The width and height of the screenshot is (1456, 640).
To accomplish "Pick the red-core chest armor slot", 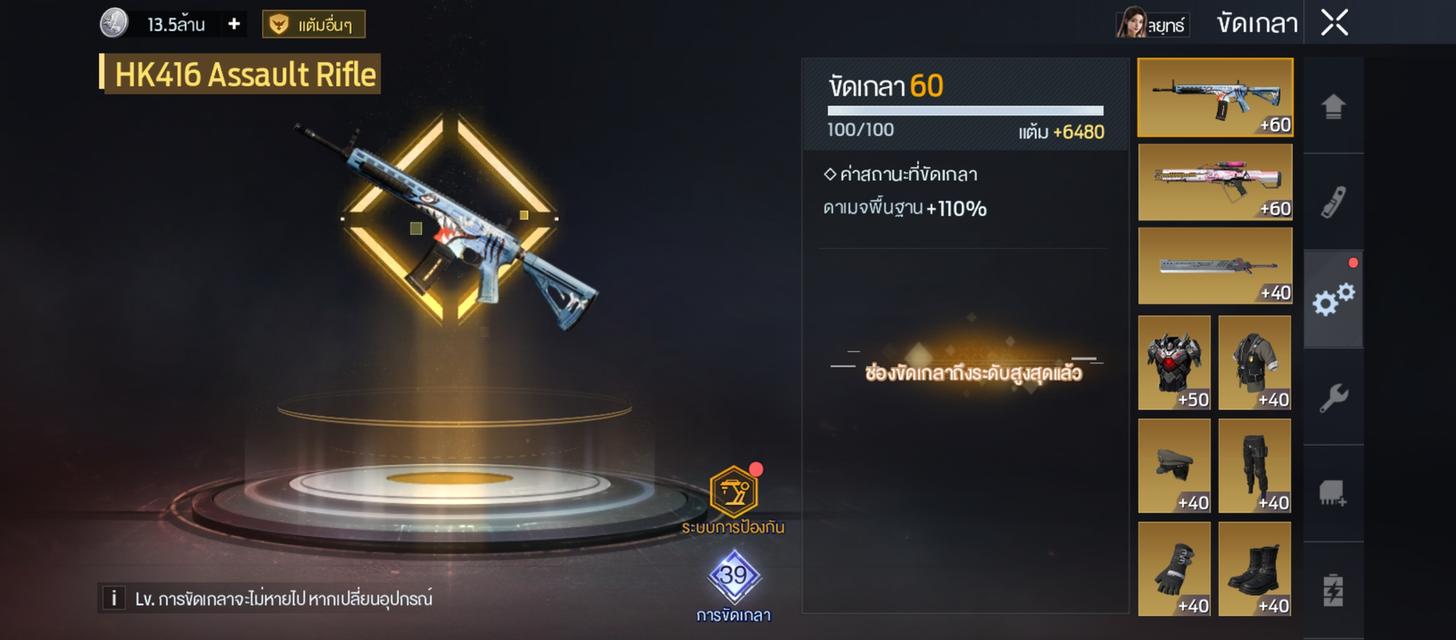I will [x=1174, y=362].
